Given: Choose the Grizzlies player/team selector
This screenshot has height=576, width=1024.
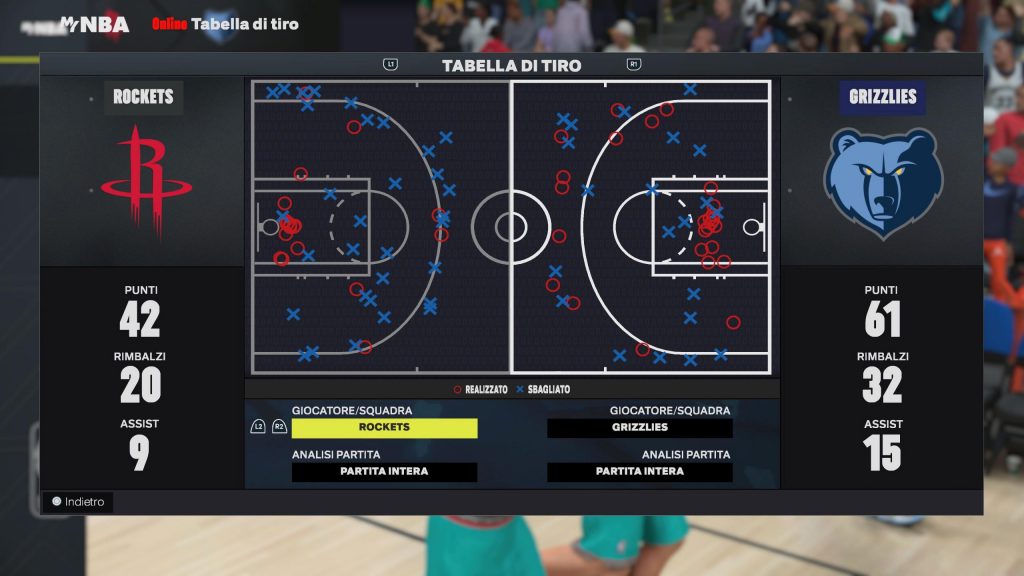Looking at the screenshot, I should pyautogui.click(x=640, y=428).
